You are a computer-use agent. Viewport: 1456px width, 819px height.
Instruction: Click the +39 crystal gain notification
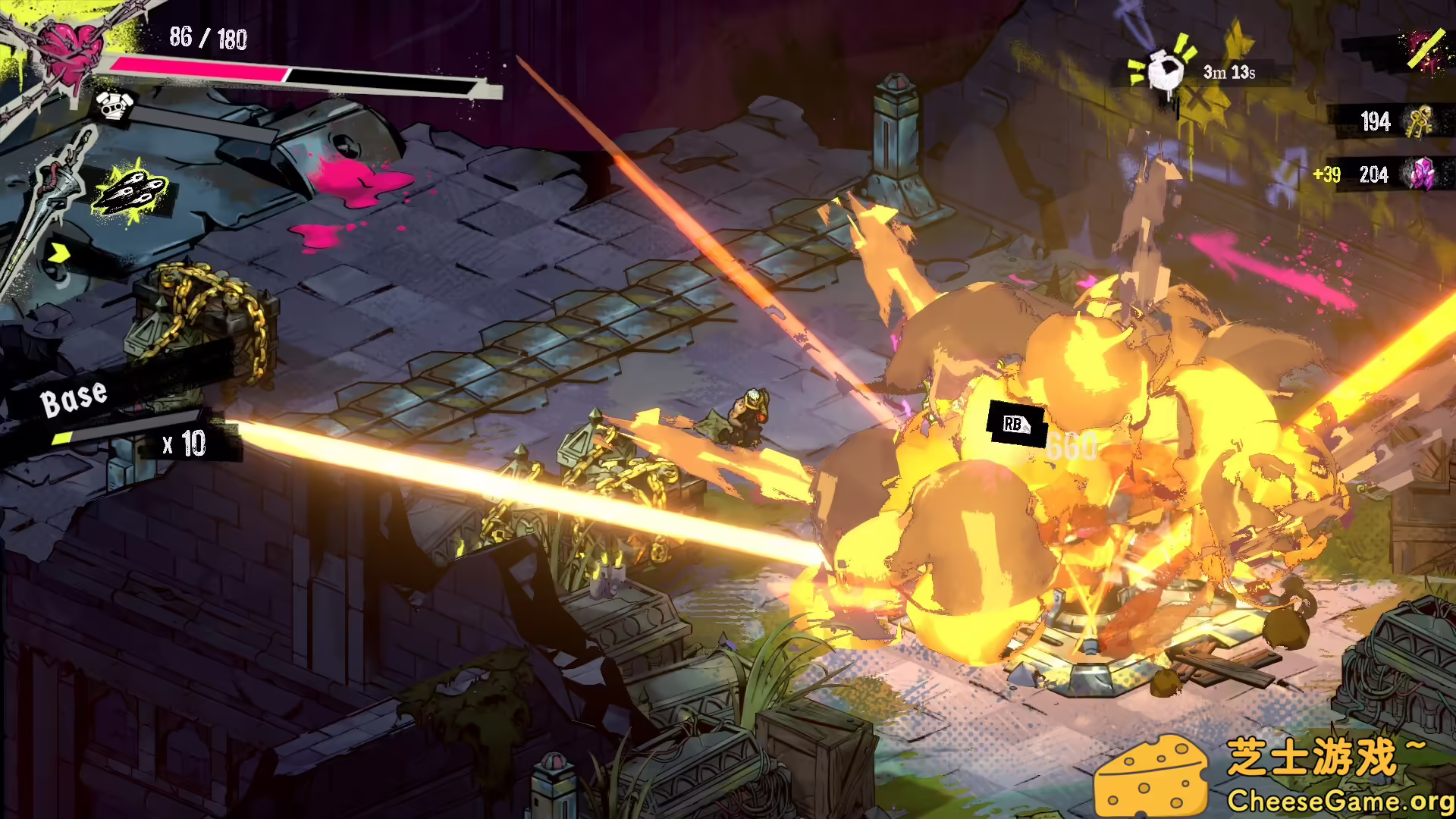[x=1329, y=174]
